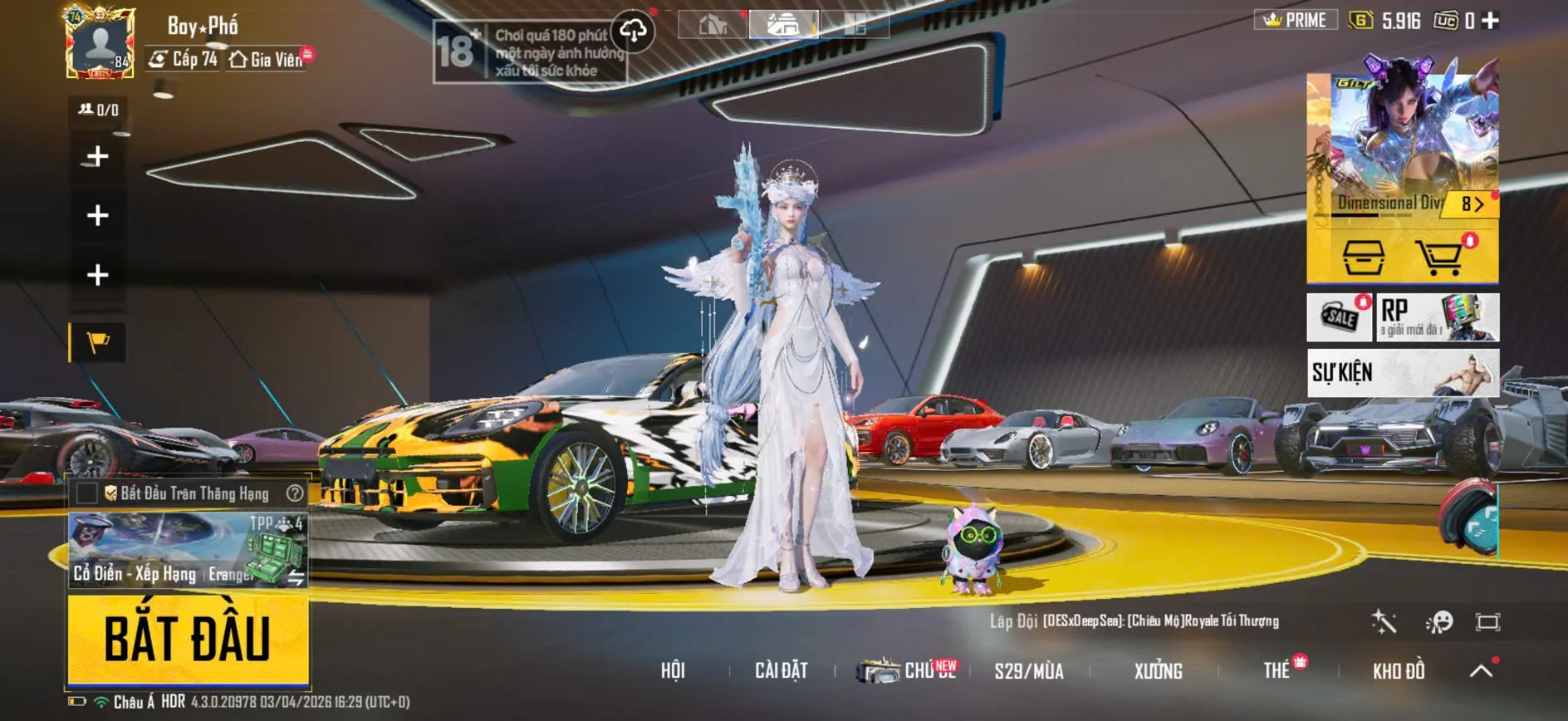Open the Boy★Phố player profile avatar
Viewport: 1568px width, 721px height.
100,43
